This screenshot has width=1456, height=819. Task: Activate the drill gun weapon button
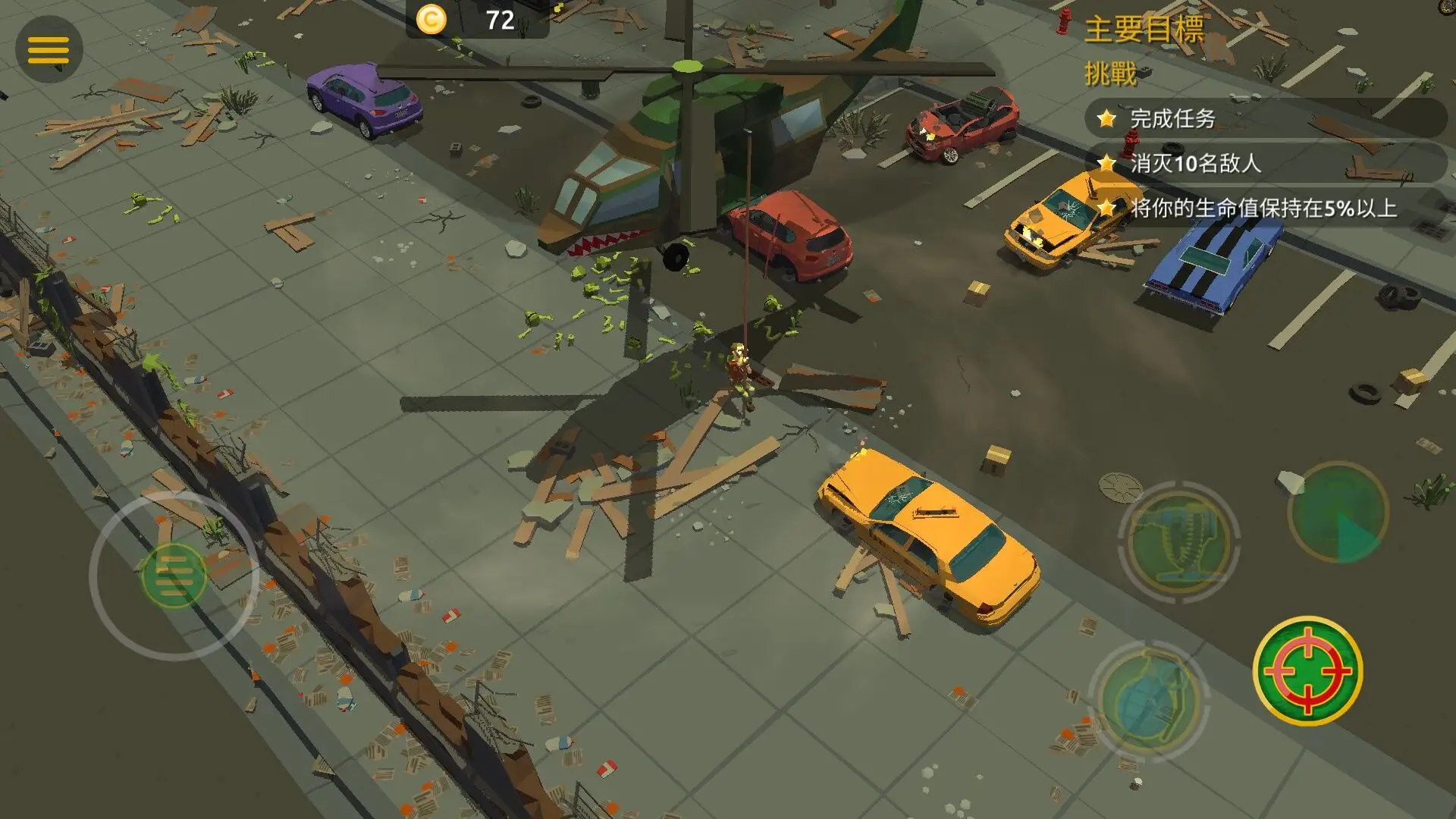tap(1178, 541)
